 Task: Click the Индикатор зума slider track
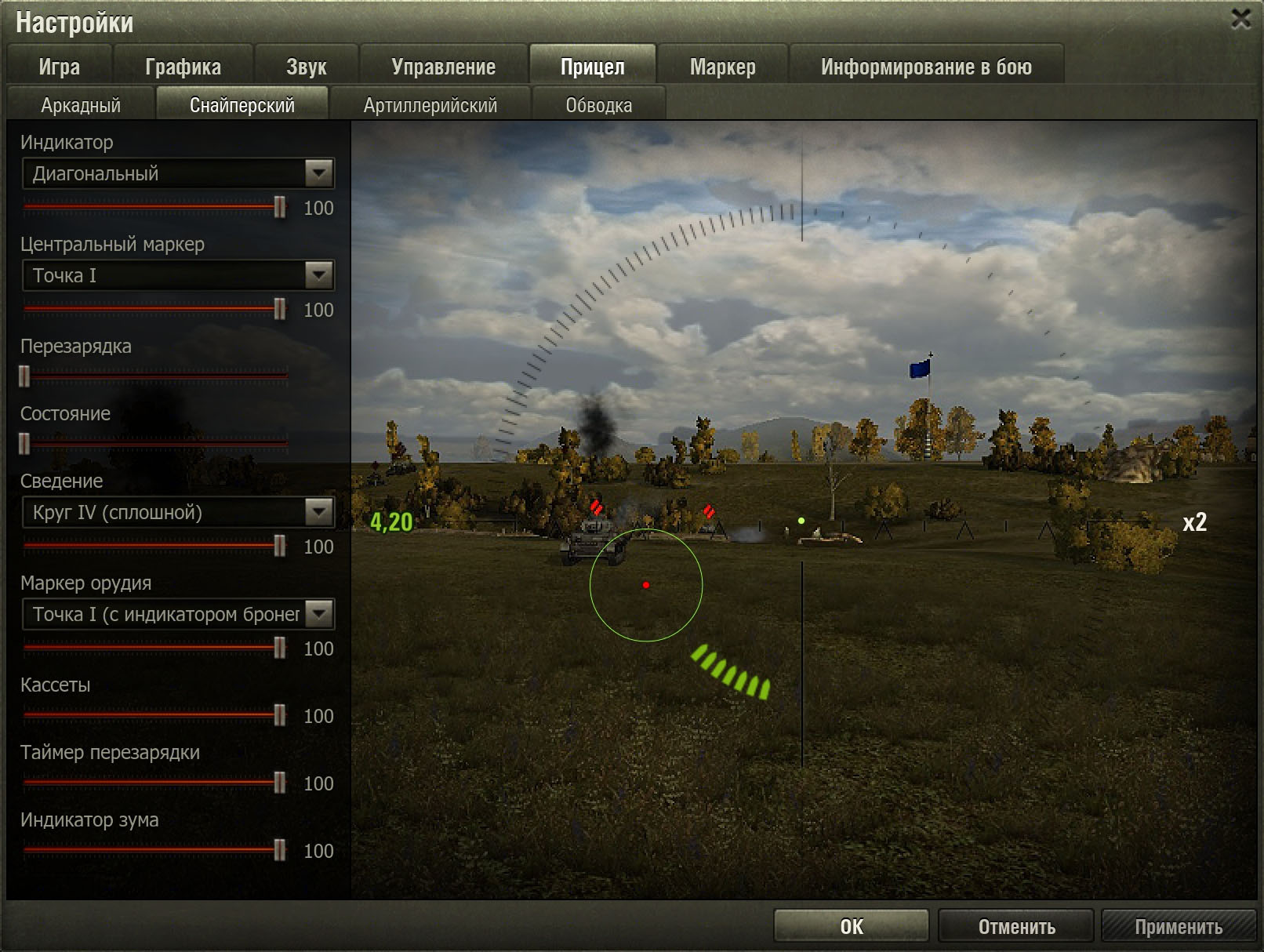click(153, 850)
